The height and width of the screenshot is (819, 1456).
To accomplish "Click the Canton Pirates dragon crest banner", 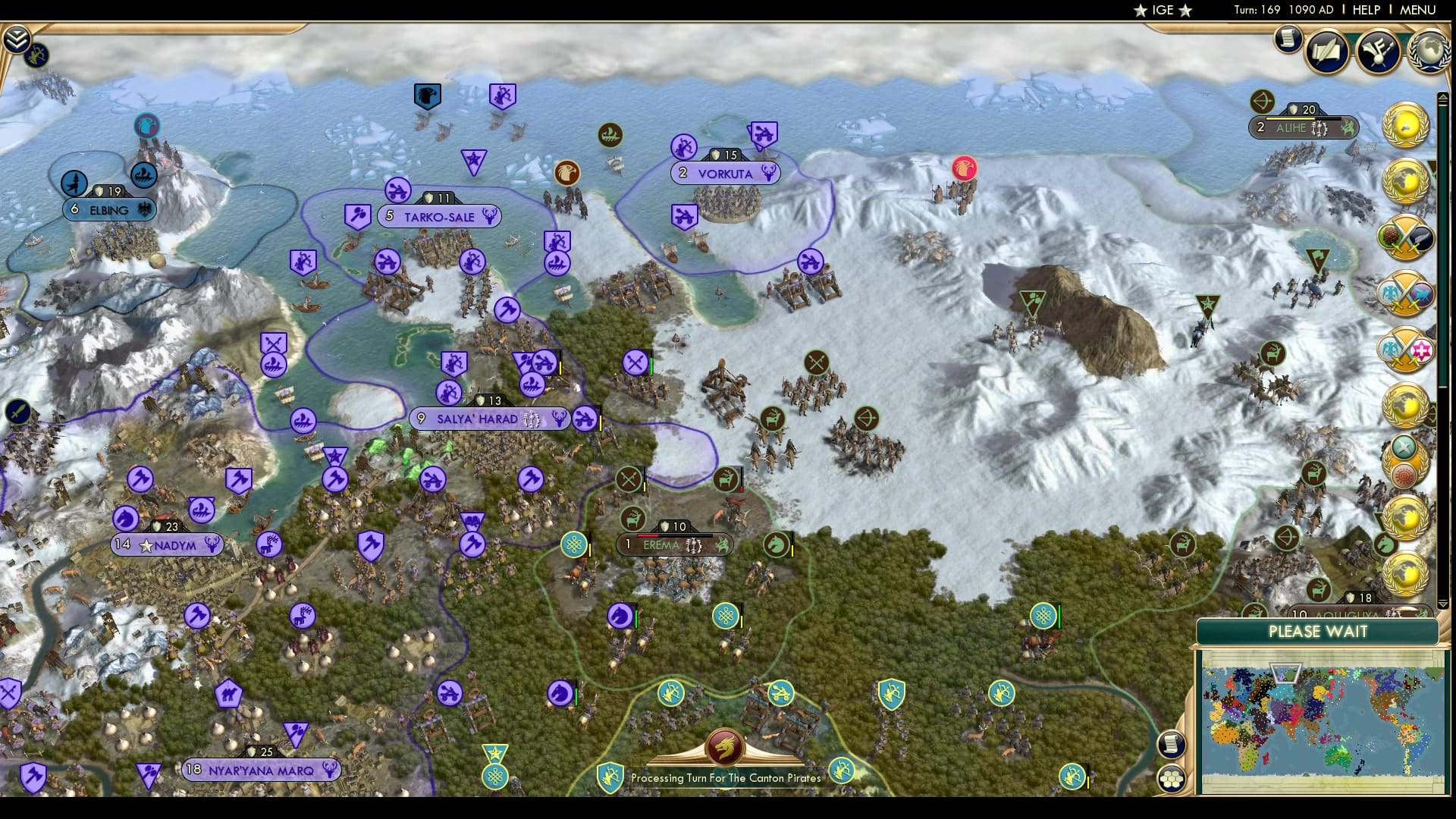I will click(724, 747).
